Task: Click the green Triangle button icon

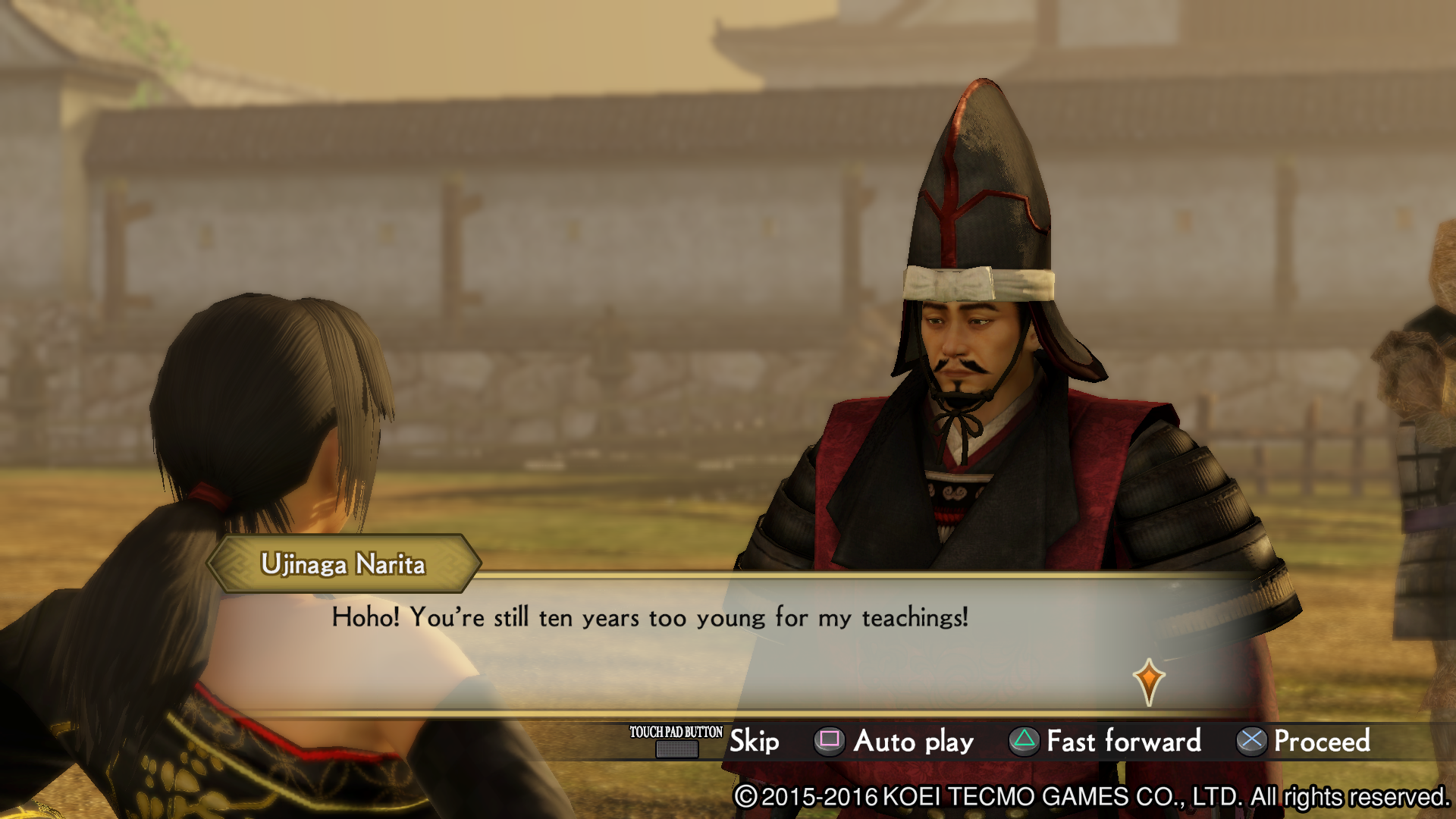Action: point(1026,742)
